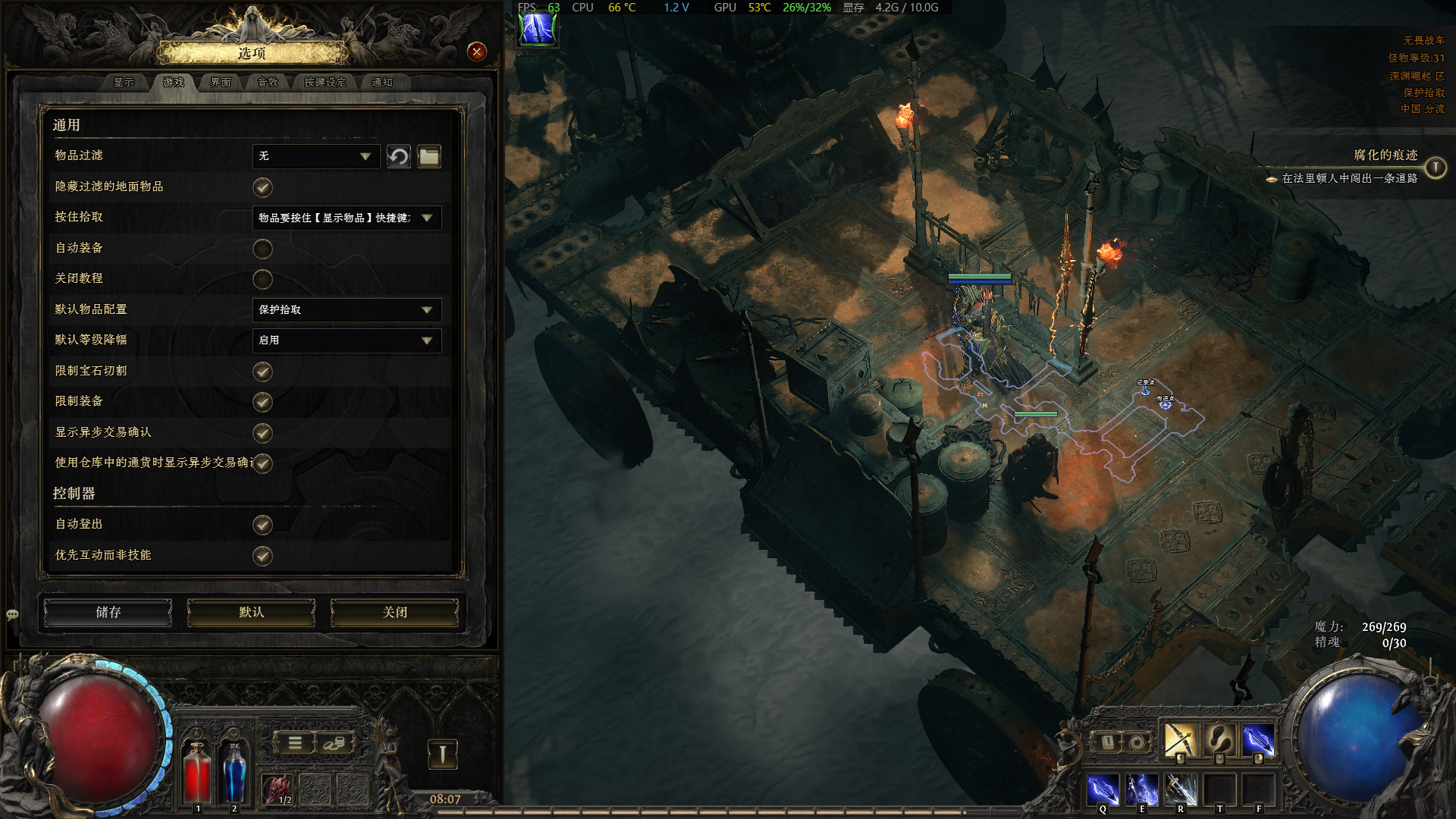Tick the 关闭教程 checkbox
1456x819 pixels.
pos(262,279)
